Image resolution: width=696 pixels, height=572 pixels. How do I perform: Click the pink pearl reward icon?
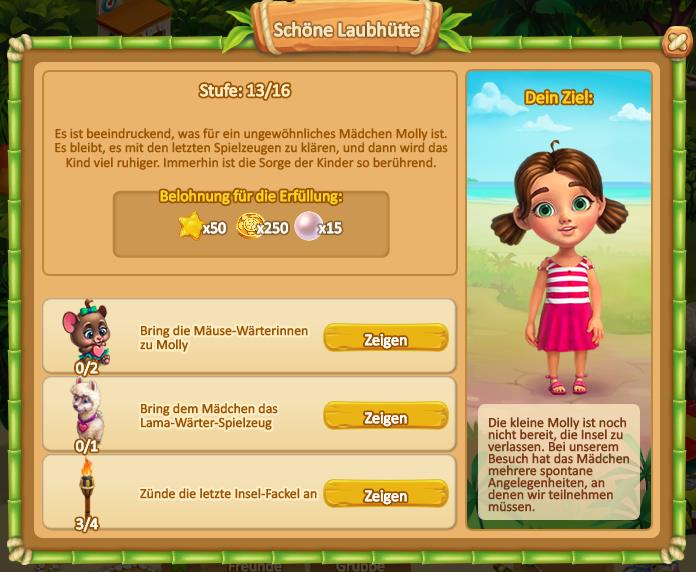(305, 226)
